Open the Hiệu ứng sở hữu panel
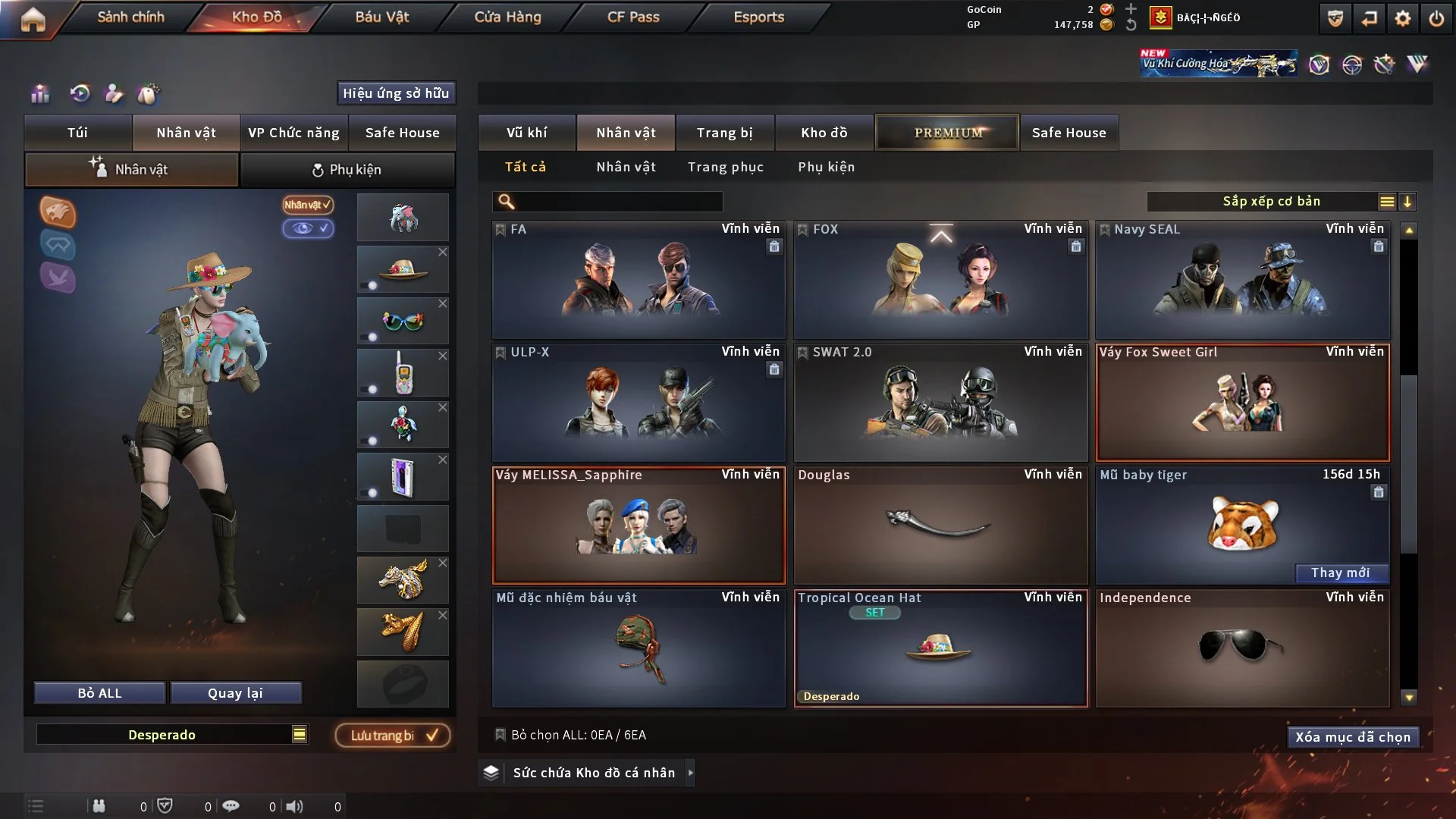The image size is (1456, 819). 396,93
